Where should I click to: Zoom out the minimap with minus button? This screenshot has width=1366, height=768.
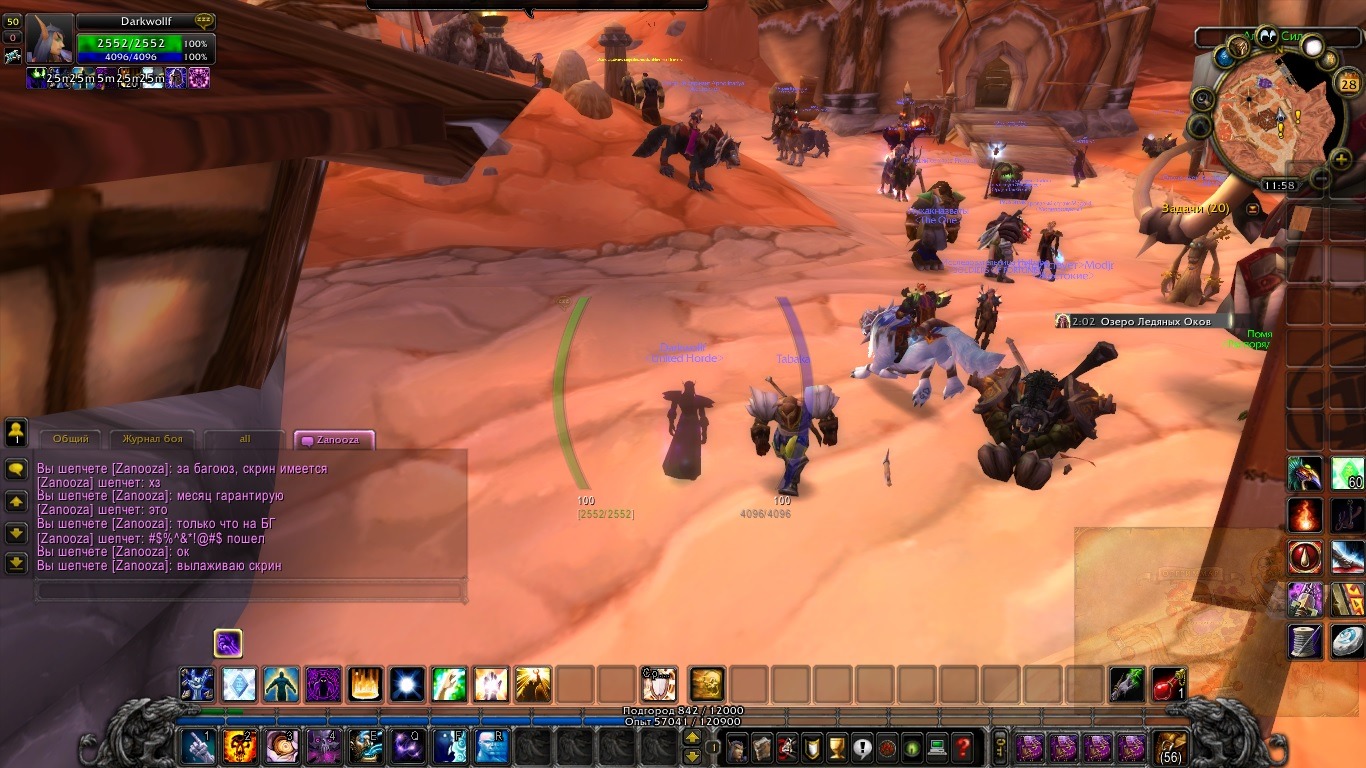coord(1320,179)
